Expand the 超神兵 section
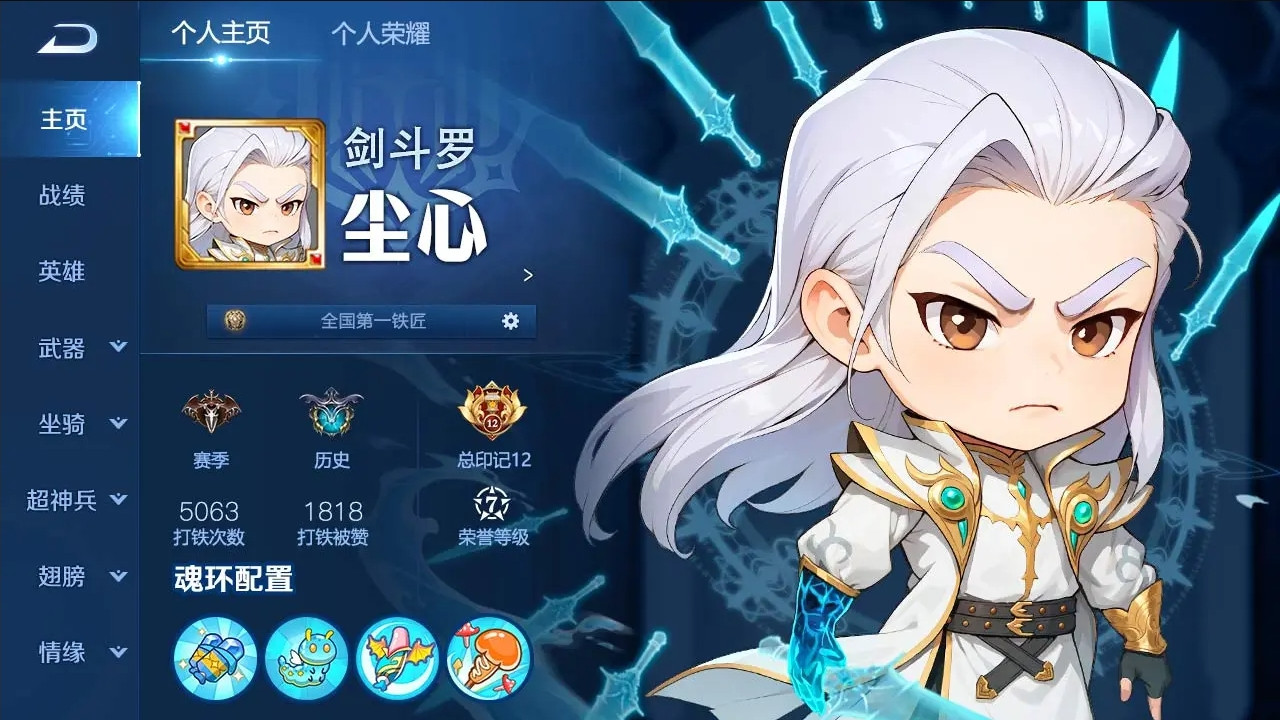Screen dimensions: 1280x720 pyautogui.click(x=64, y=501)
